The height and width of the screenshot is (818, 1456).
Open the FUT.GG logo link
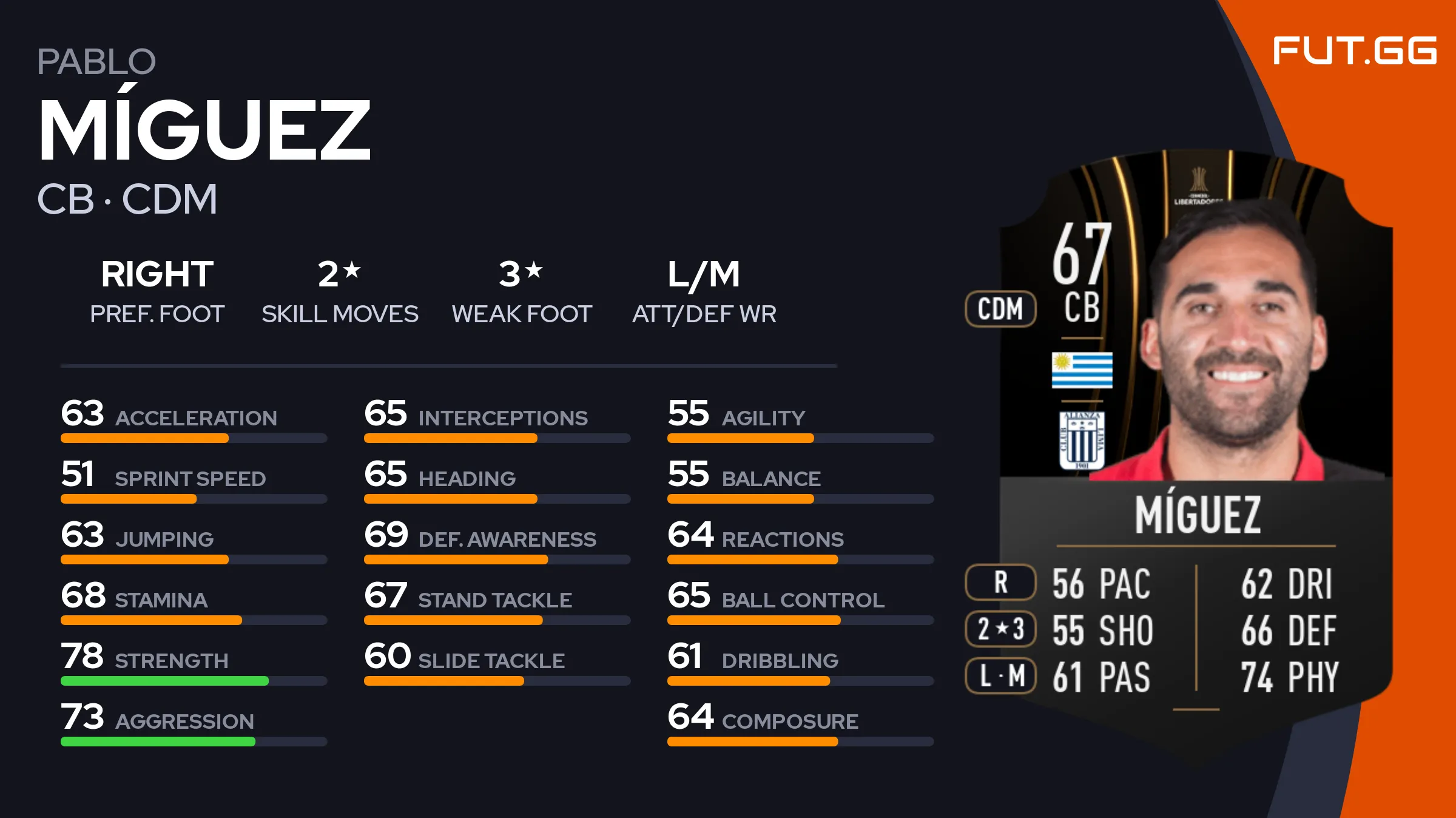coord(1354,50)
